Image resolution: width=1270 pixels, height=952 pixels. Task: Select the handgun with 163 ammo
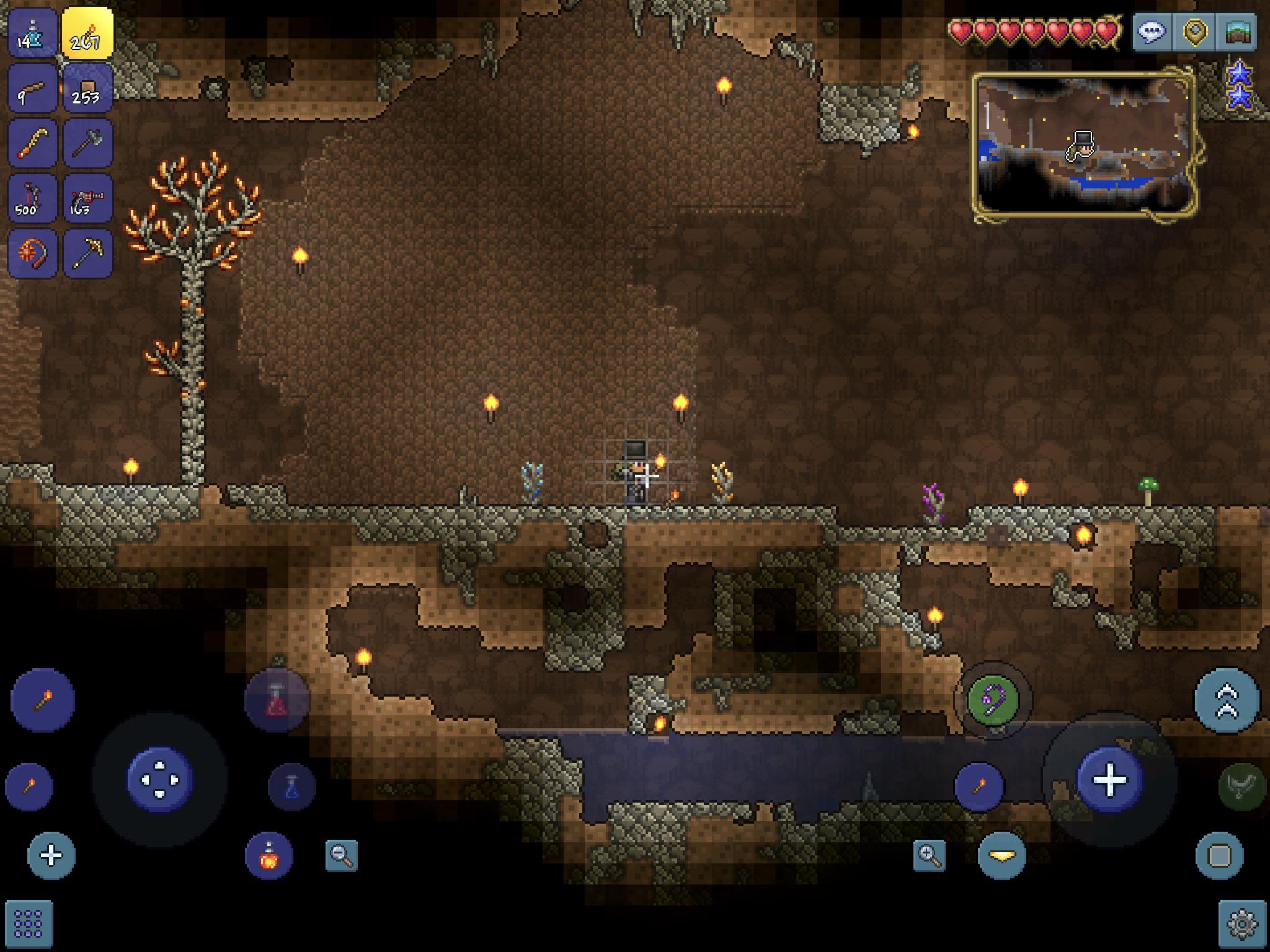tap(87, 198)
